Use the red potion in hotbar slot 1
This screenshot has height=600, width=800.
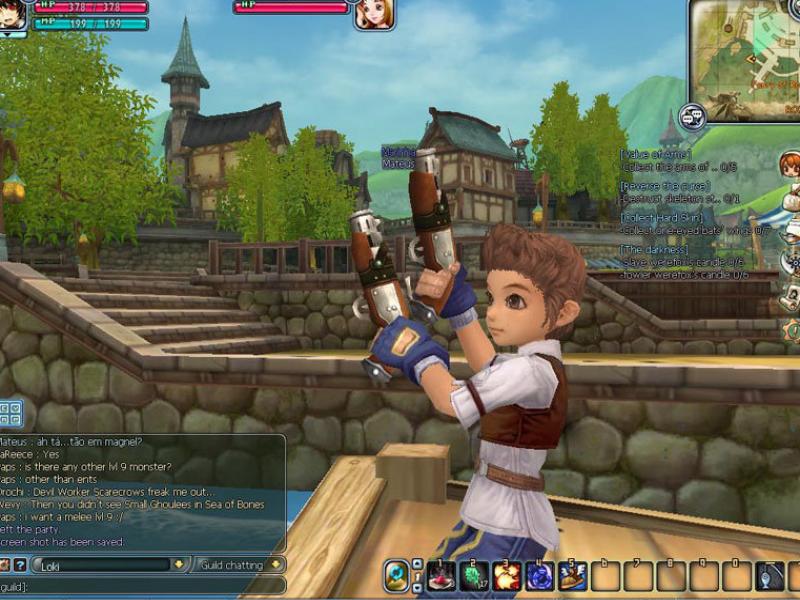441,576
